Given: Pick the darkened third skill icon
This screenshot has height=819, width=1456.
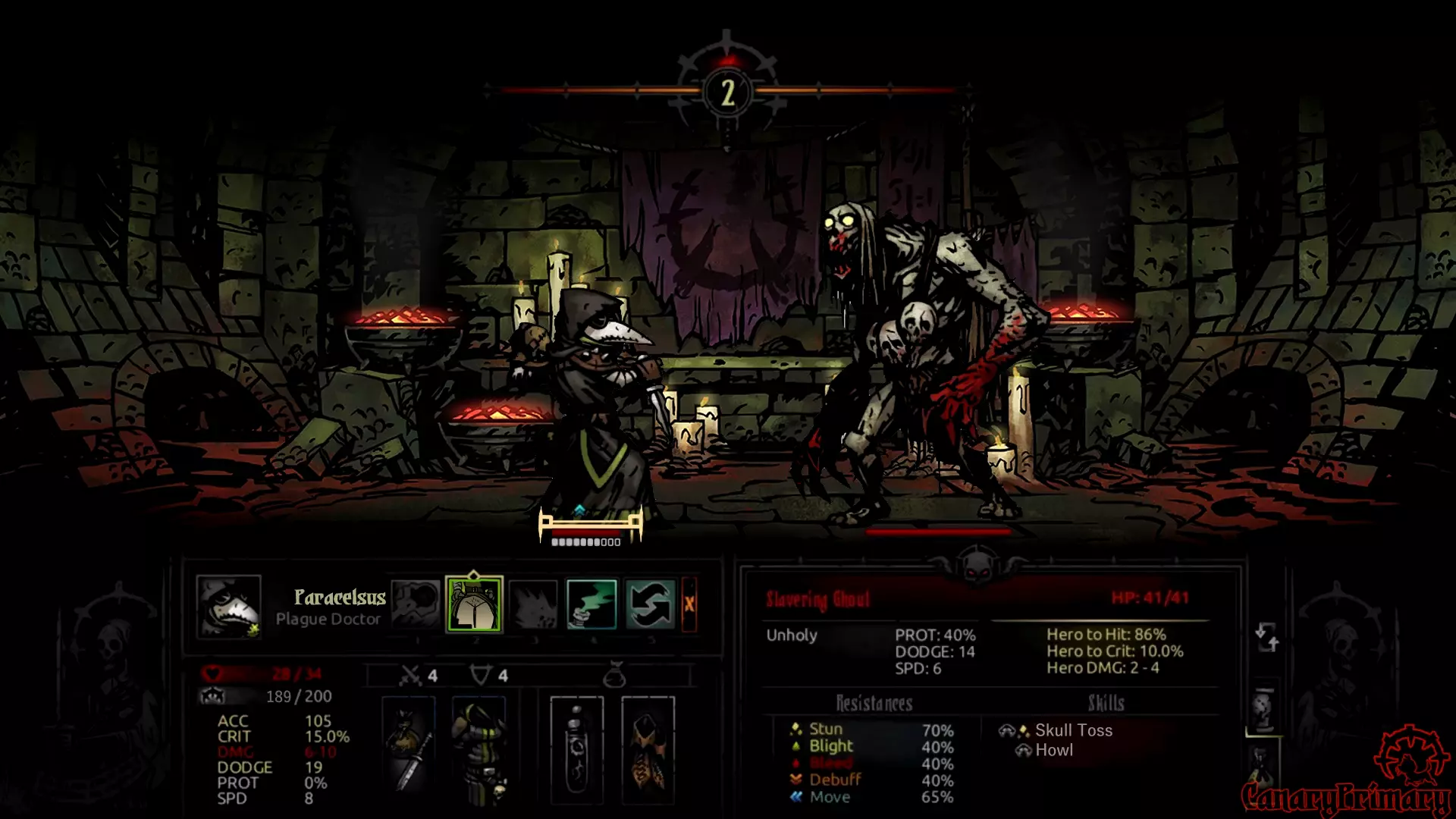Looking at the screenshot, I should click(533, 604).
